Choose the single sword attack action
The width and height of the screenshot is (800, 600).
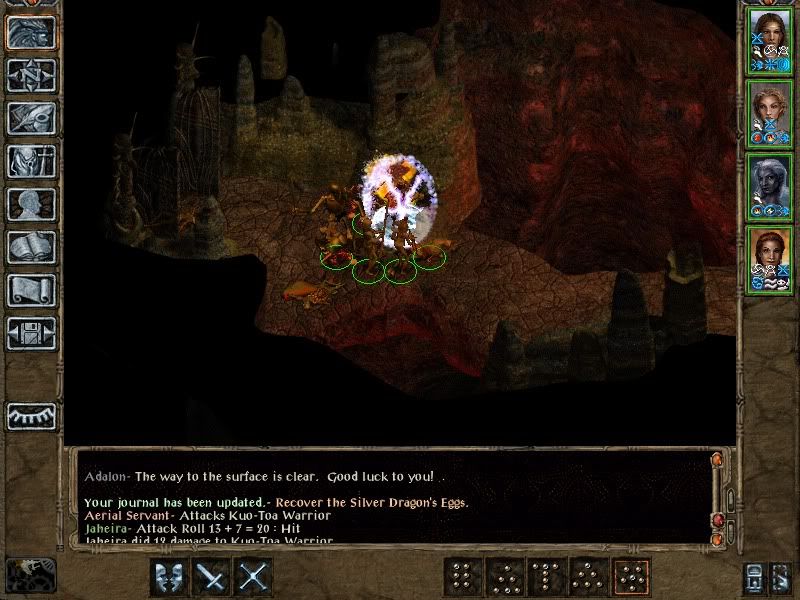tap(213, 577)
